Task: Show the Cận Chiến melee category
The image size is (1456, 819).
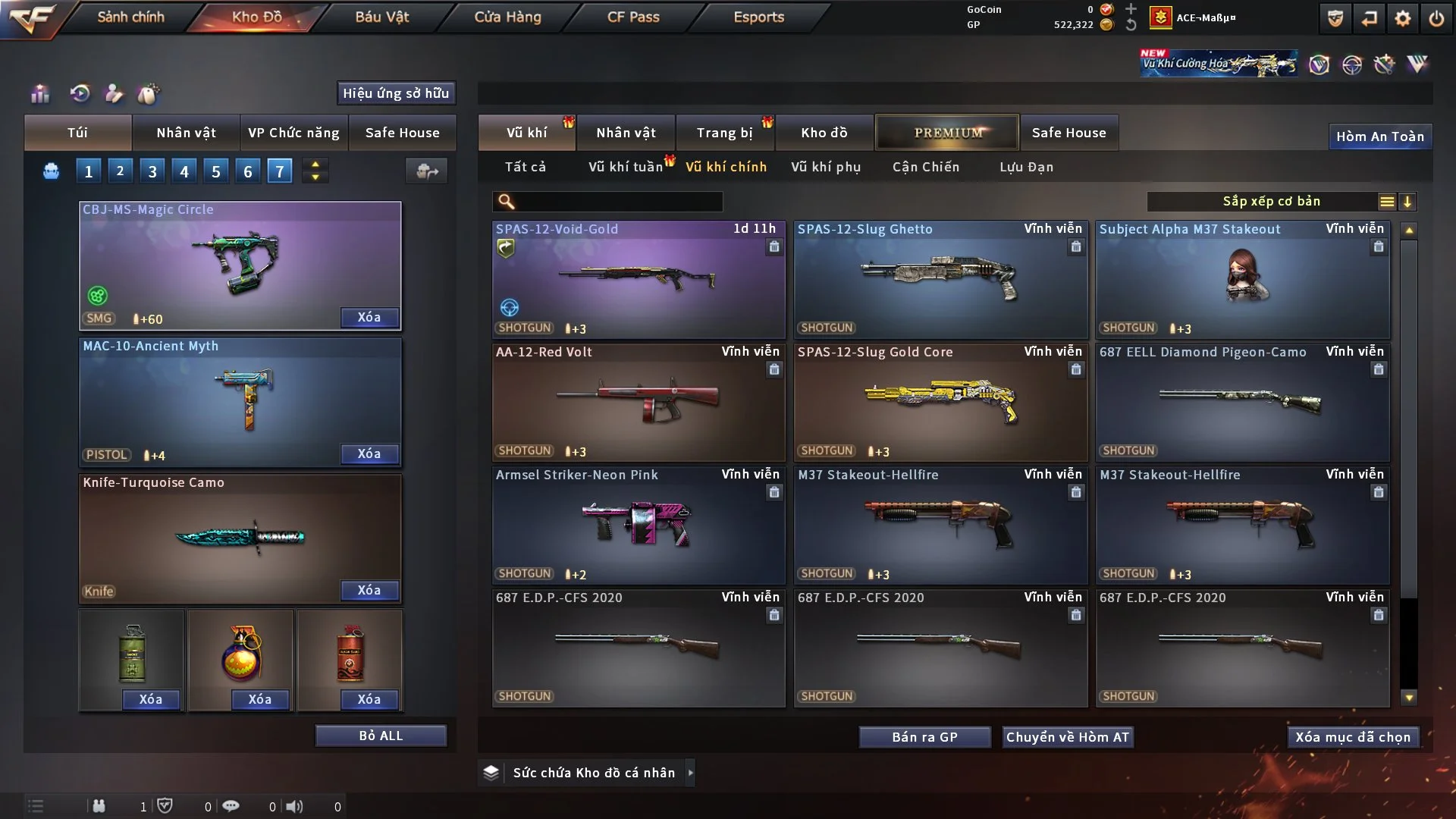Action: (926, 167)
